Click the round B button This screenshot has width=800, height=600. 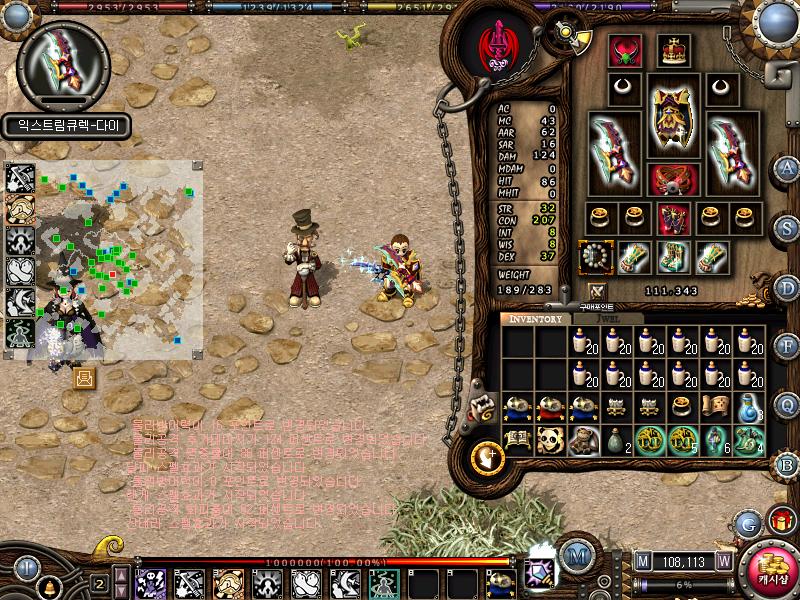click(x=788, y=463)
